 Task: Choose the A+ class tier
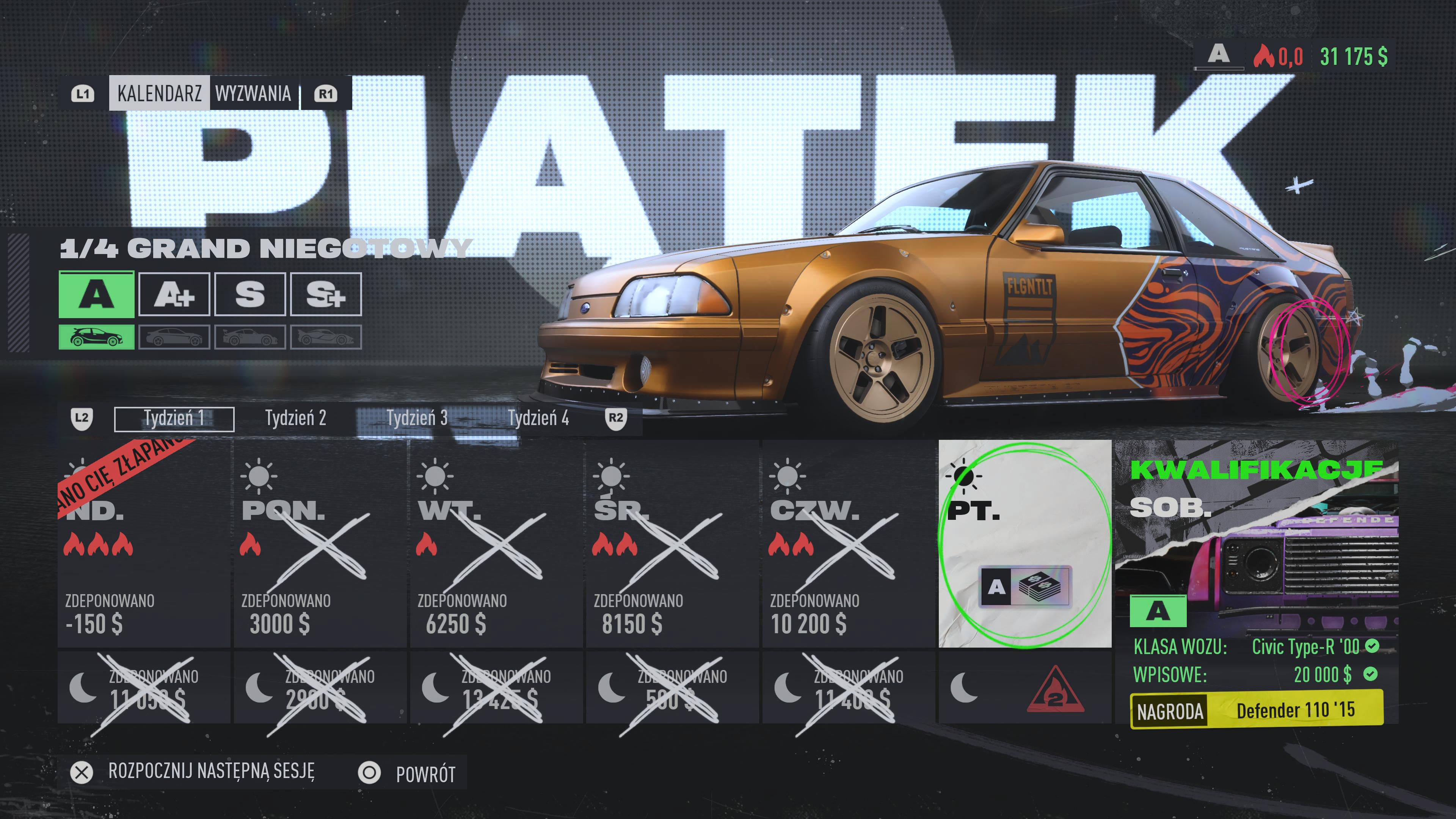pos(174,295)
